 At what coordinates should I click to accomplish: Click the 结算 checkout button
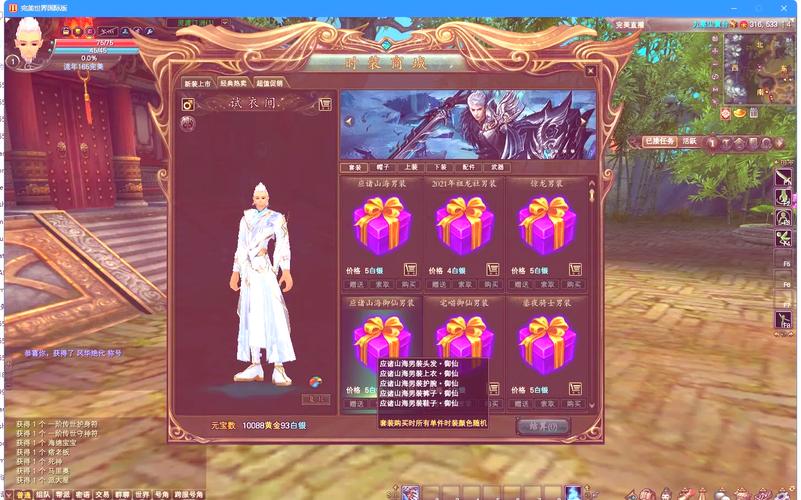(x=543, y=426)
